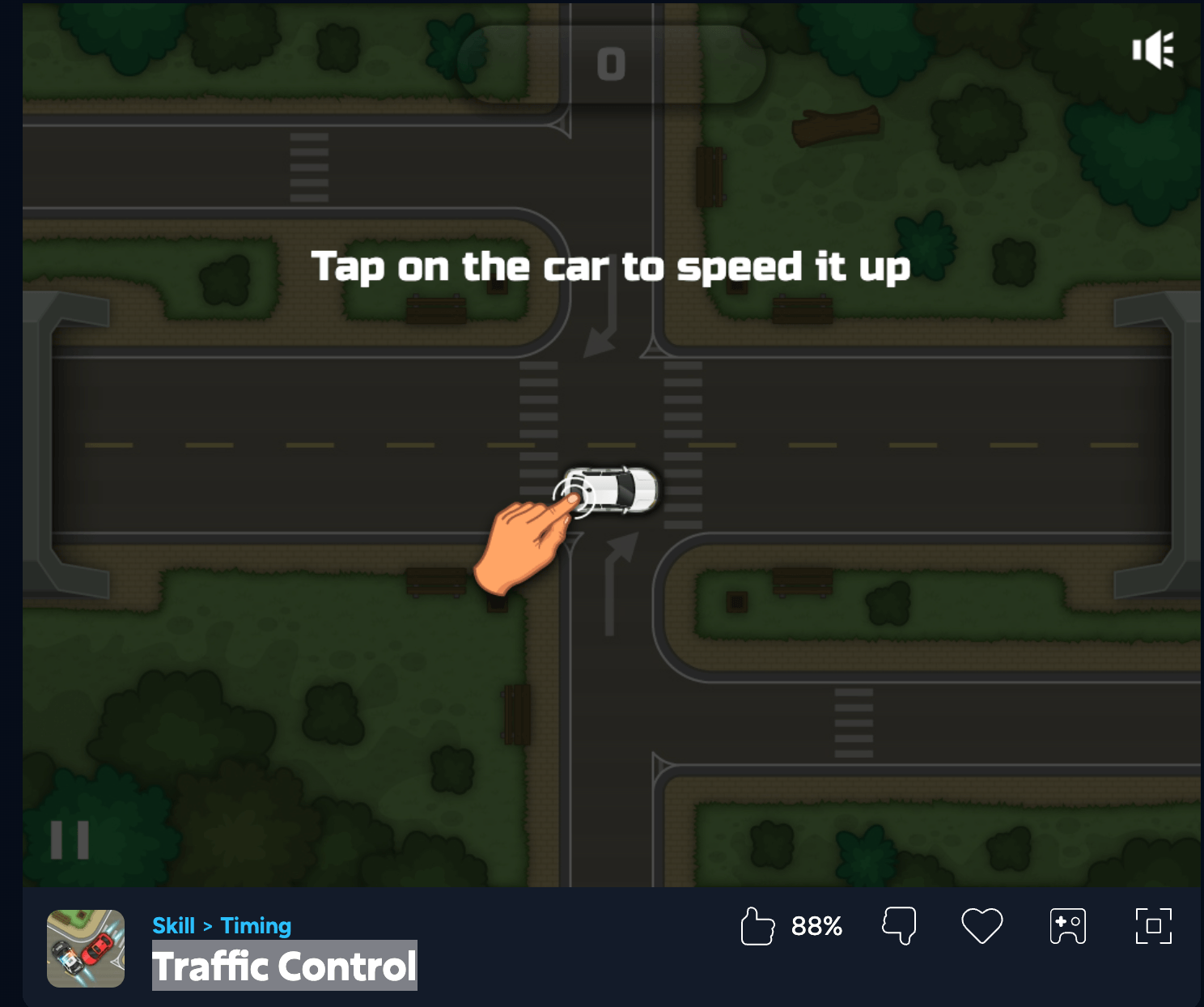This screenshot has width=1204, height=1007.
Task: Open the Skill category link
Action: pyautogui.click(x=173, y=925)
